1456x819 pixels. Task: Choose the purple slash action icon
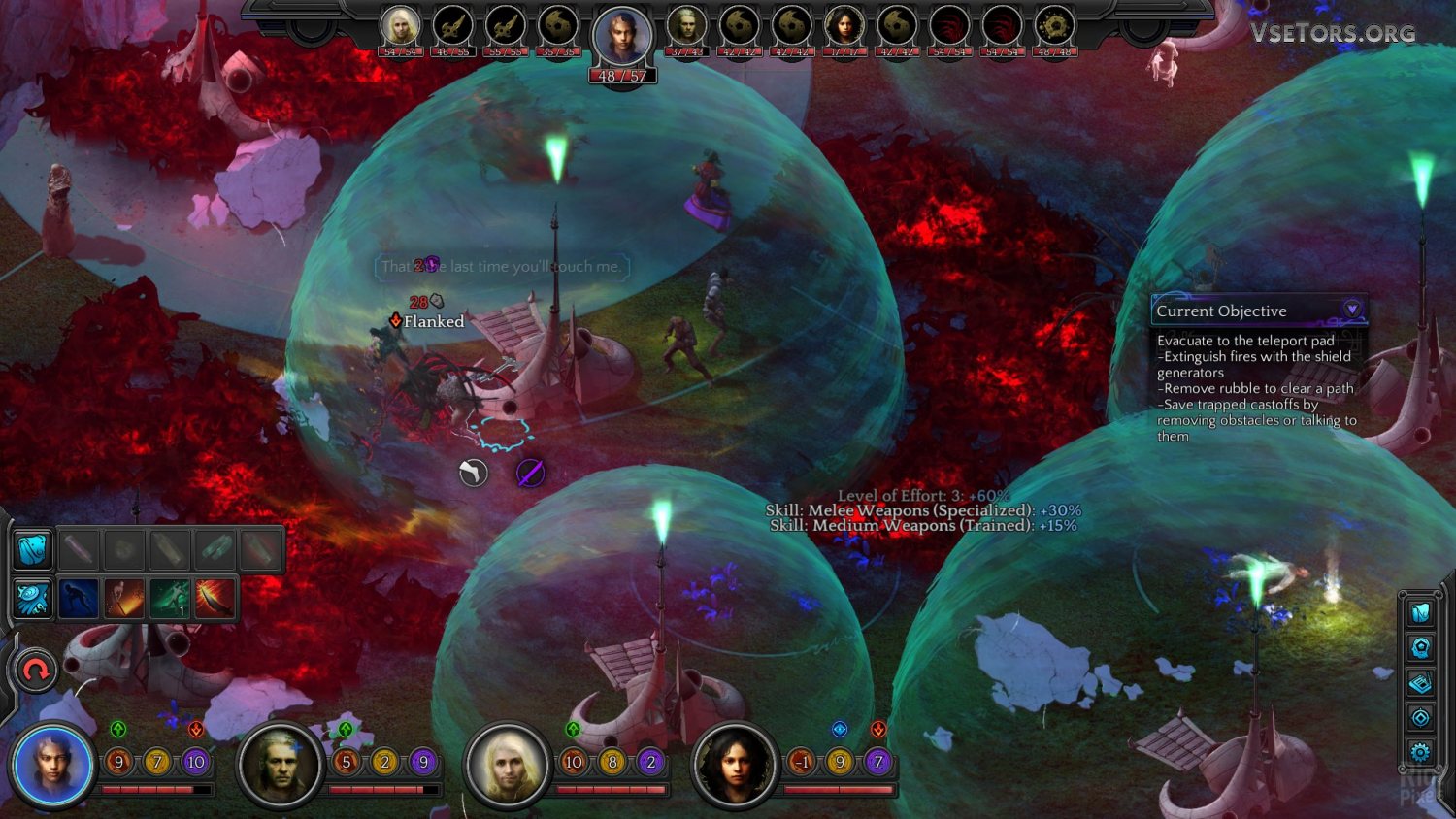click(x=530, y=473)
